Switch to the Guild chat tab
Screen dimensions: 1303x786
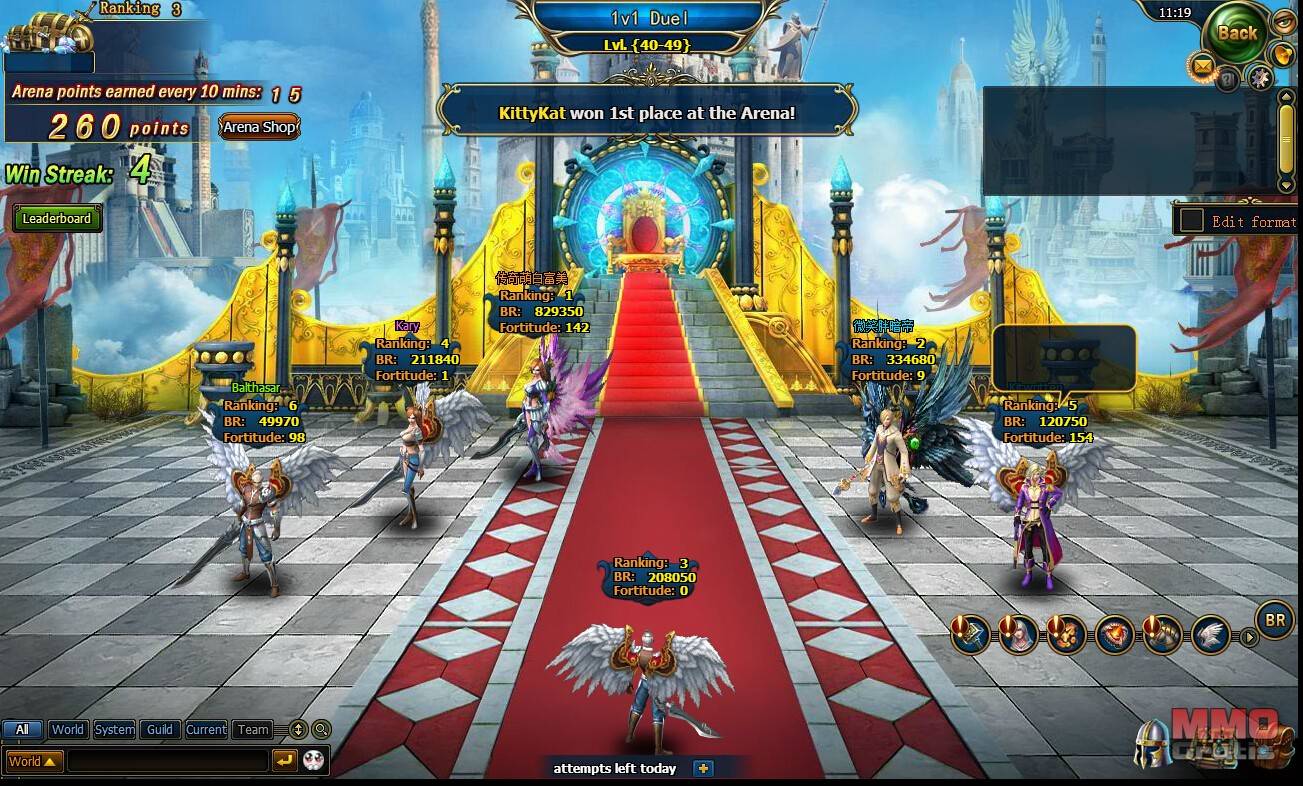(160, 730)
